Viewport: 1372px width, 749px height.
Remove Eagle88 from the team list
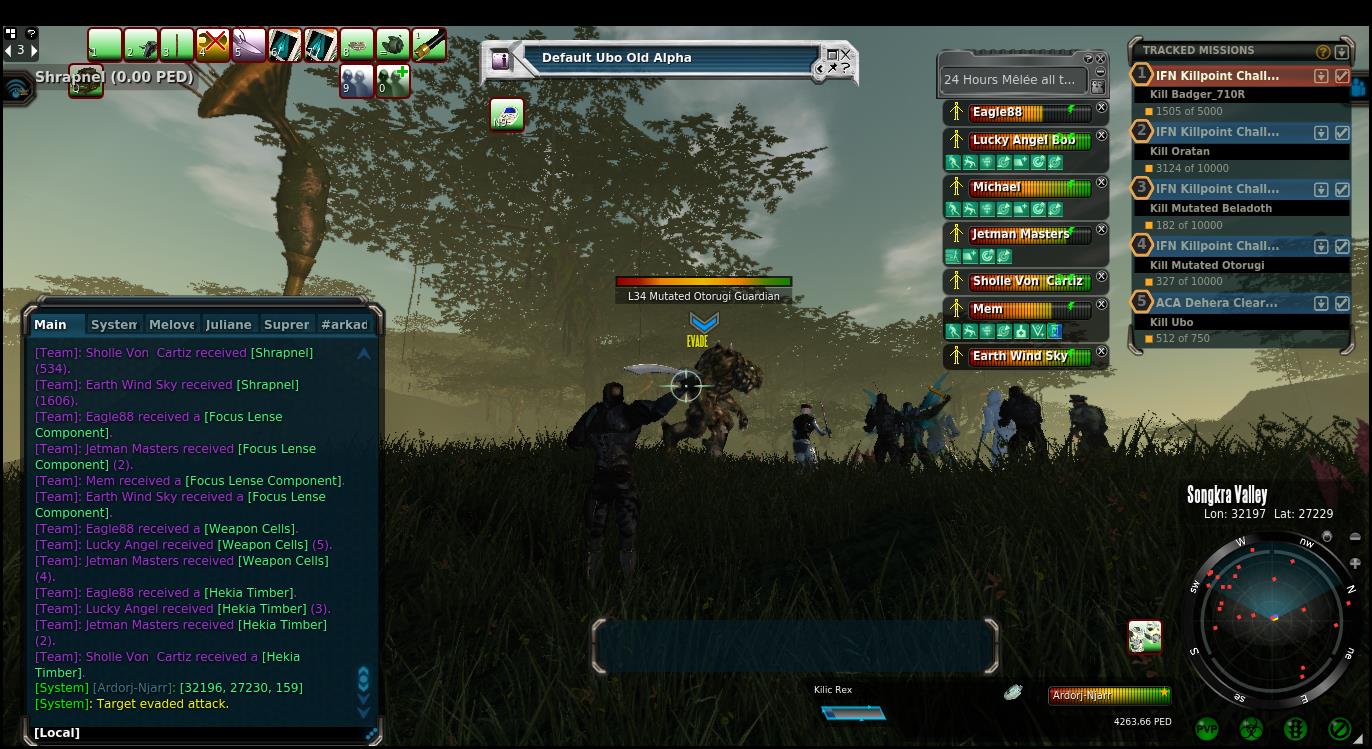click(x=1101, y=108)
